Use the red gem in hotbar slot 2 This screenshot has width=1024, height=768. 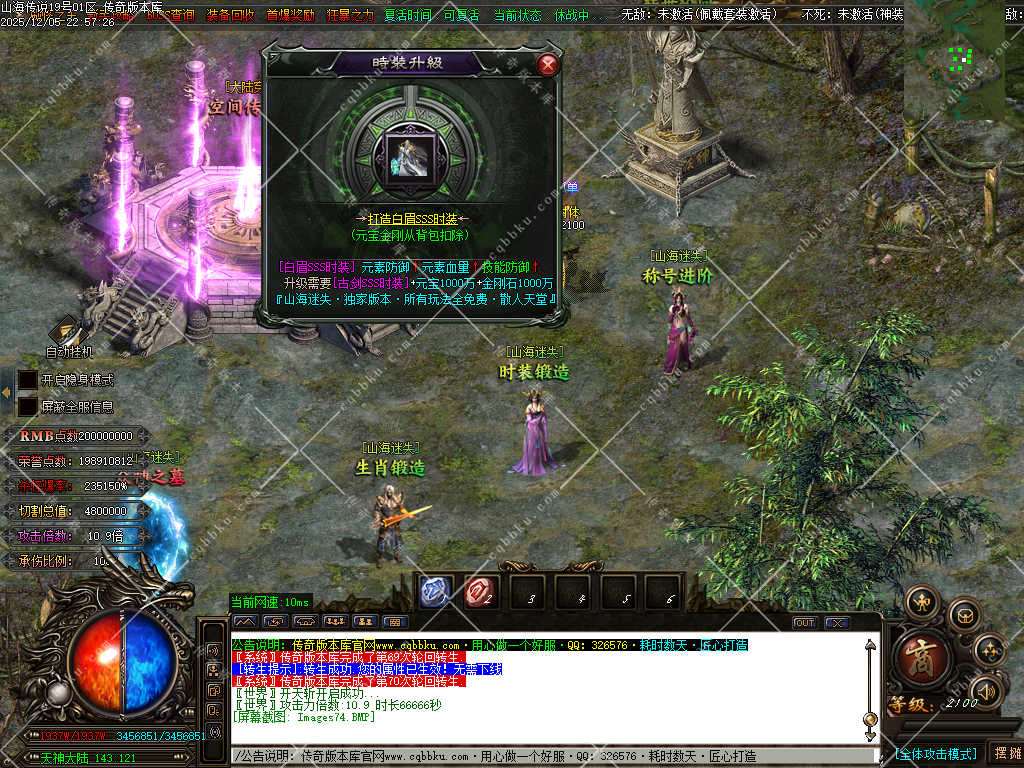pyautogui.click(x=479, y=593)
